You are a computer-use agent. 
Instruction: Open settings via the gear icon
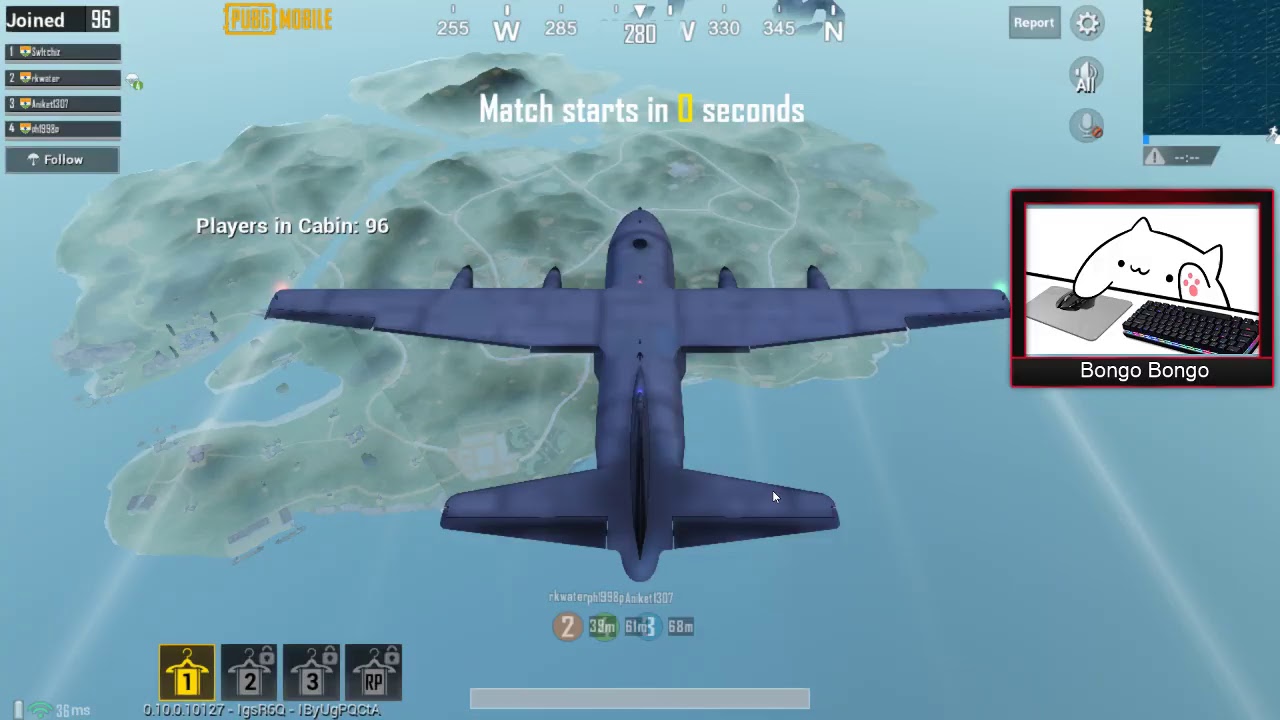click(x=1088, y=23)
